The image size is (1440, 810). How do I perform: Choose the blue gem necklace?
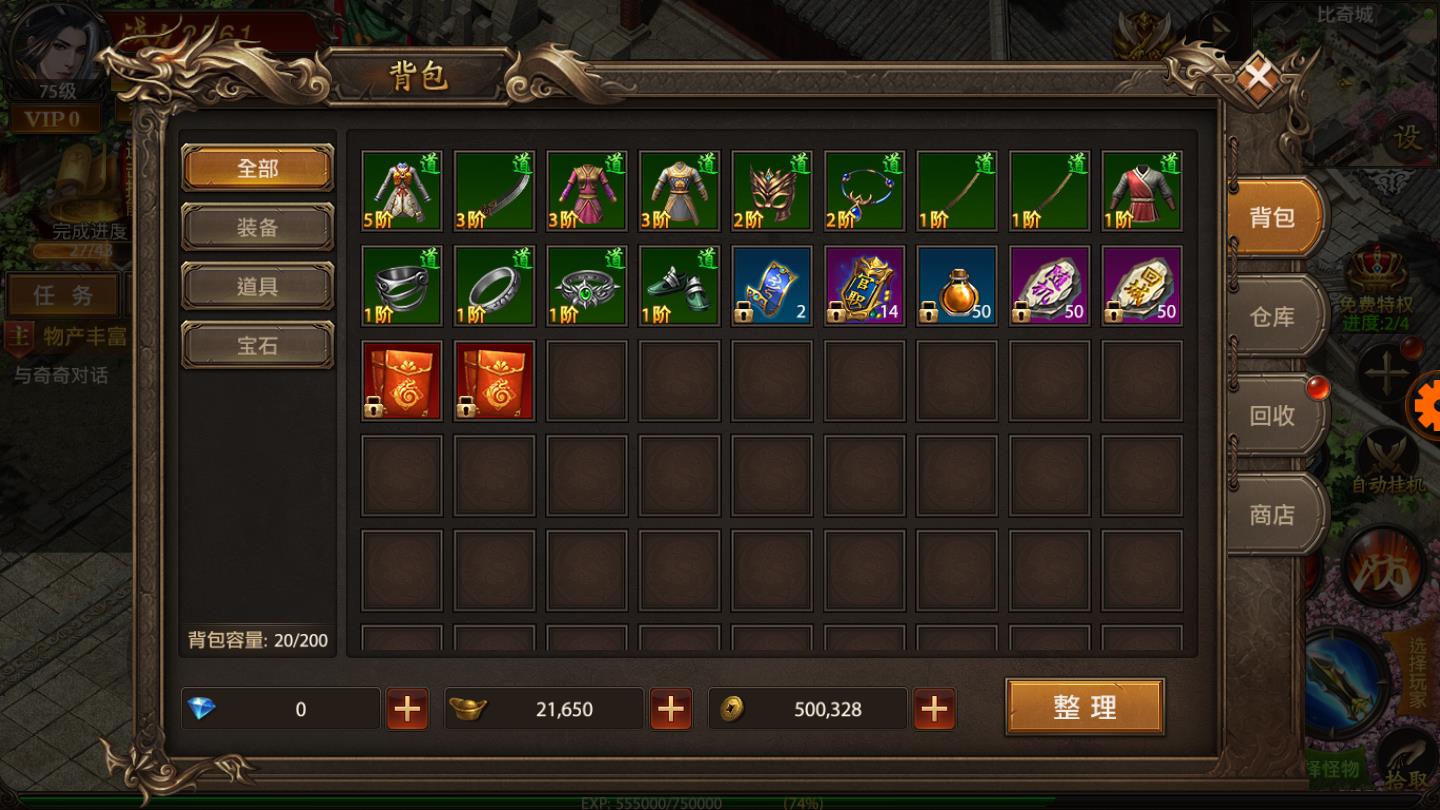tap(864, 191)
